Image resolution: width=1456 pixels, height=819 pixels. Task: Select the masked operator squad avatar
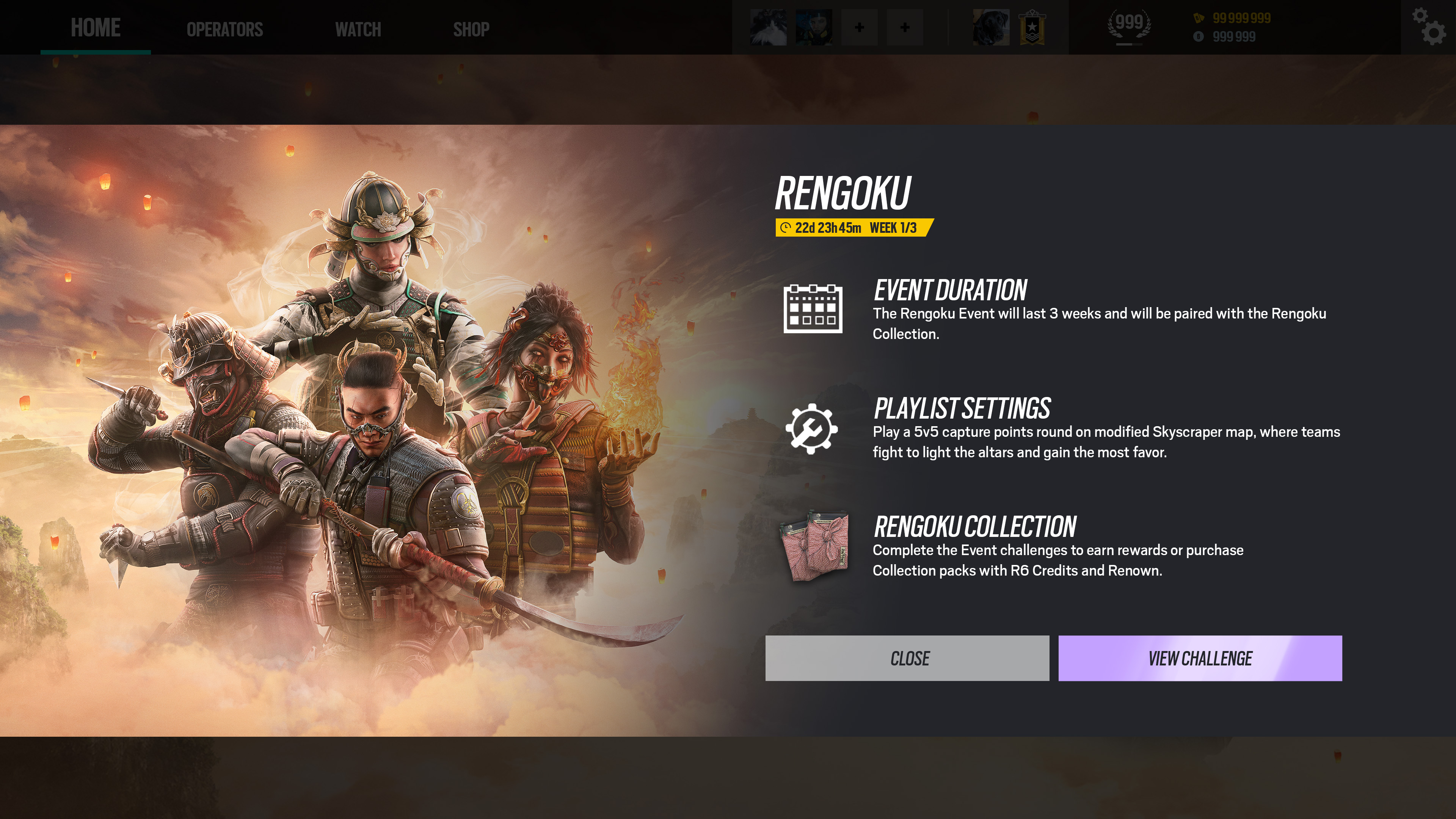pyautogui.click(x=813, y=27)
